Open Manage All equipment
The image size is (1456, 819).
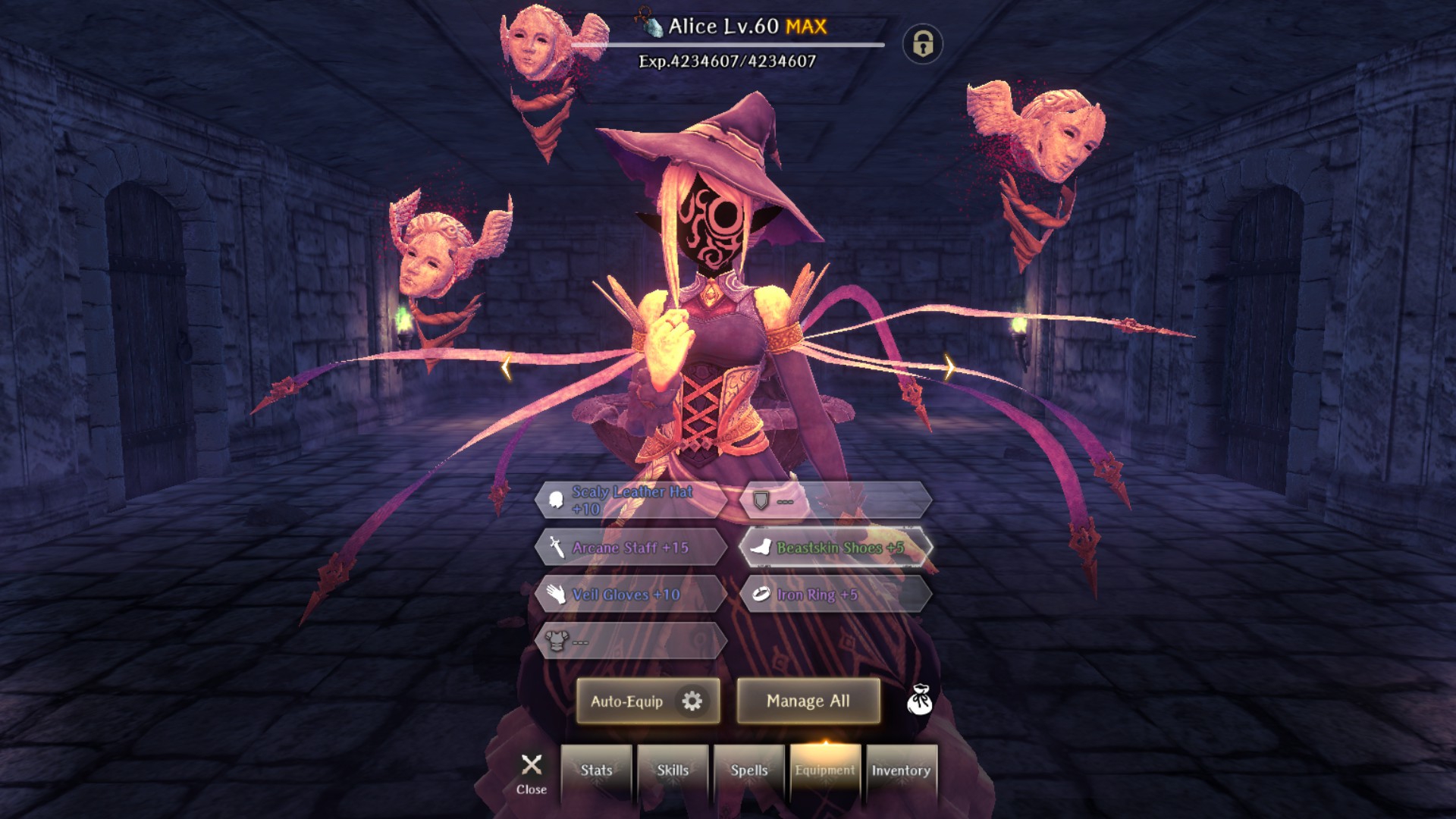808,701
